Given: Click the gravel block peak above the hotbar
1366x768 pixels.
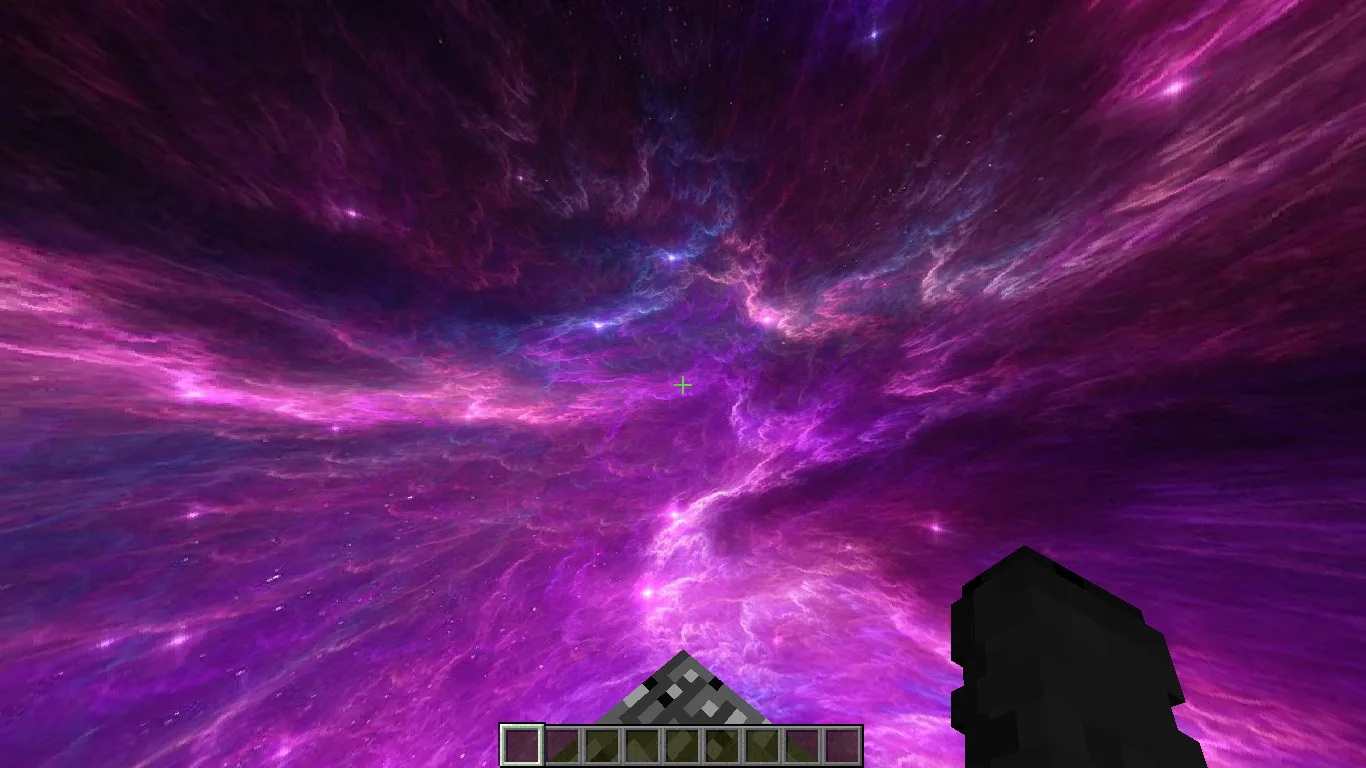Looking at the screenshot, I should pos(683,690).
